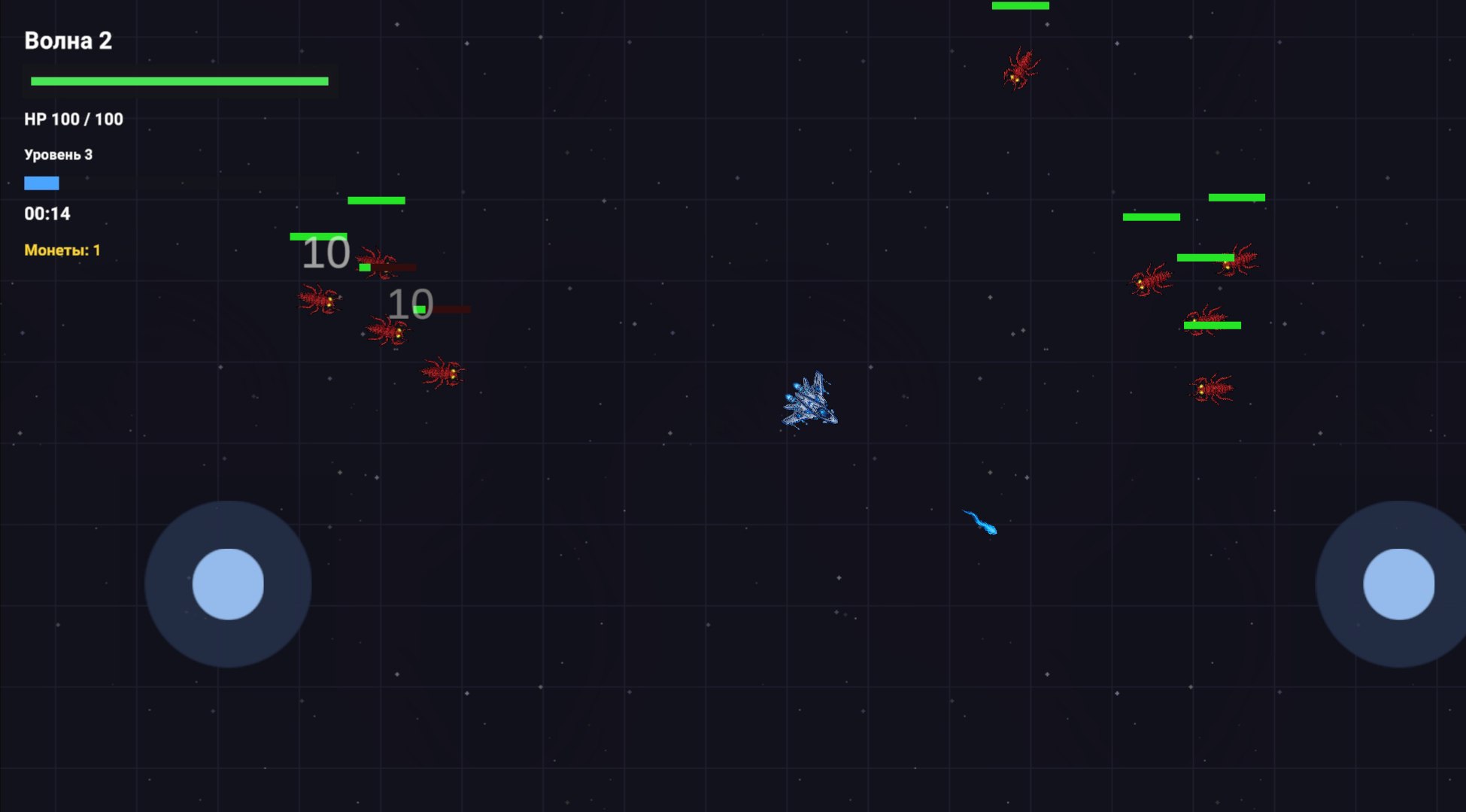Screen dimensions: 1466x812
Task: Click the '00:14' wave timer
Action: pos(47,214)
